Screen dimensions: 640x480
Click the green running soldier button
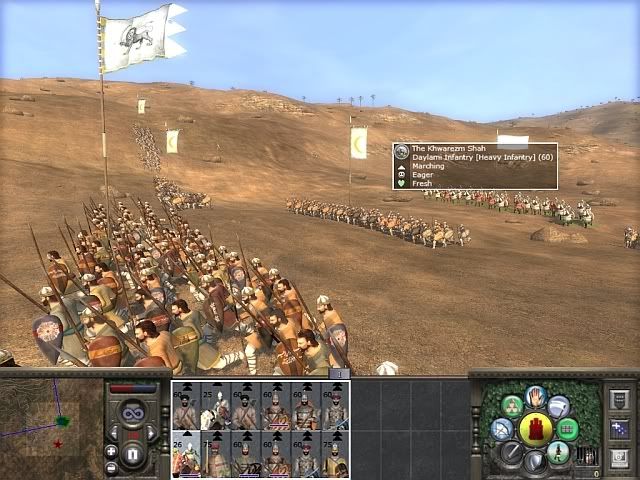pos(560,453)
